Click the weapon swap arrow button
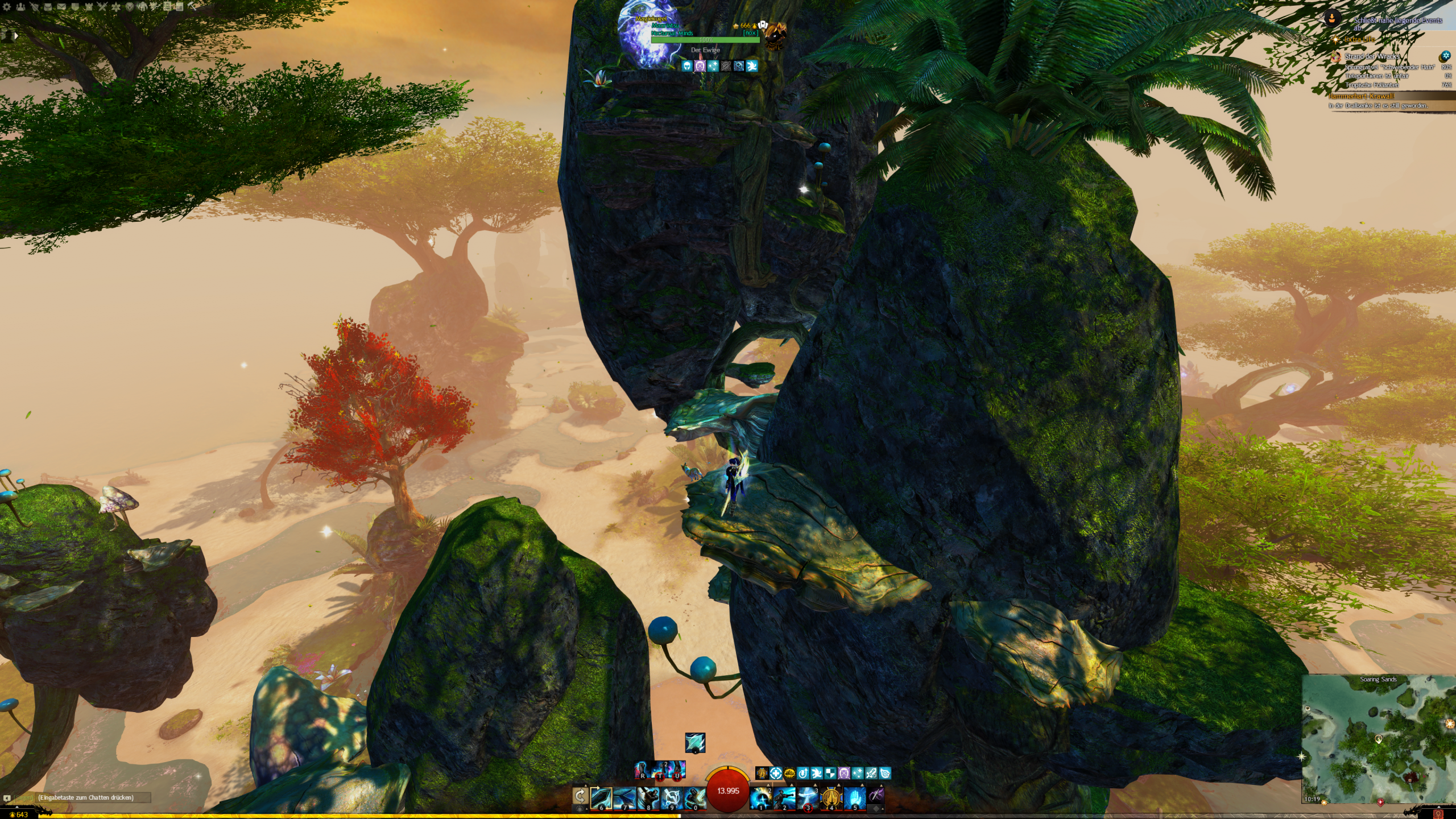This screenshot has height=819, width=1456. point(580,796)
